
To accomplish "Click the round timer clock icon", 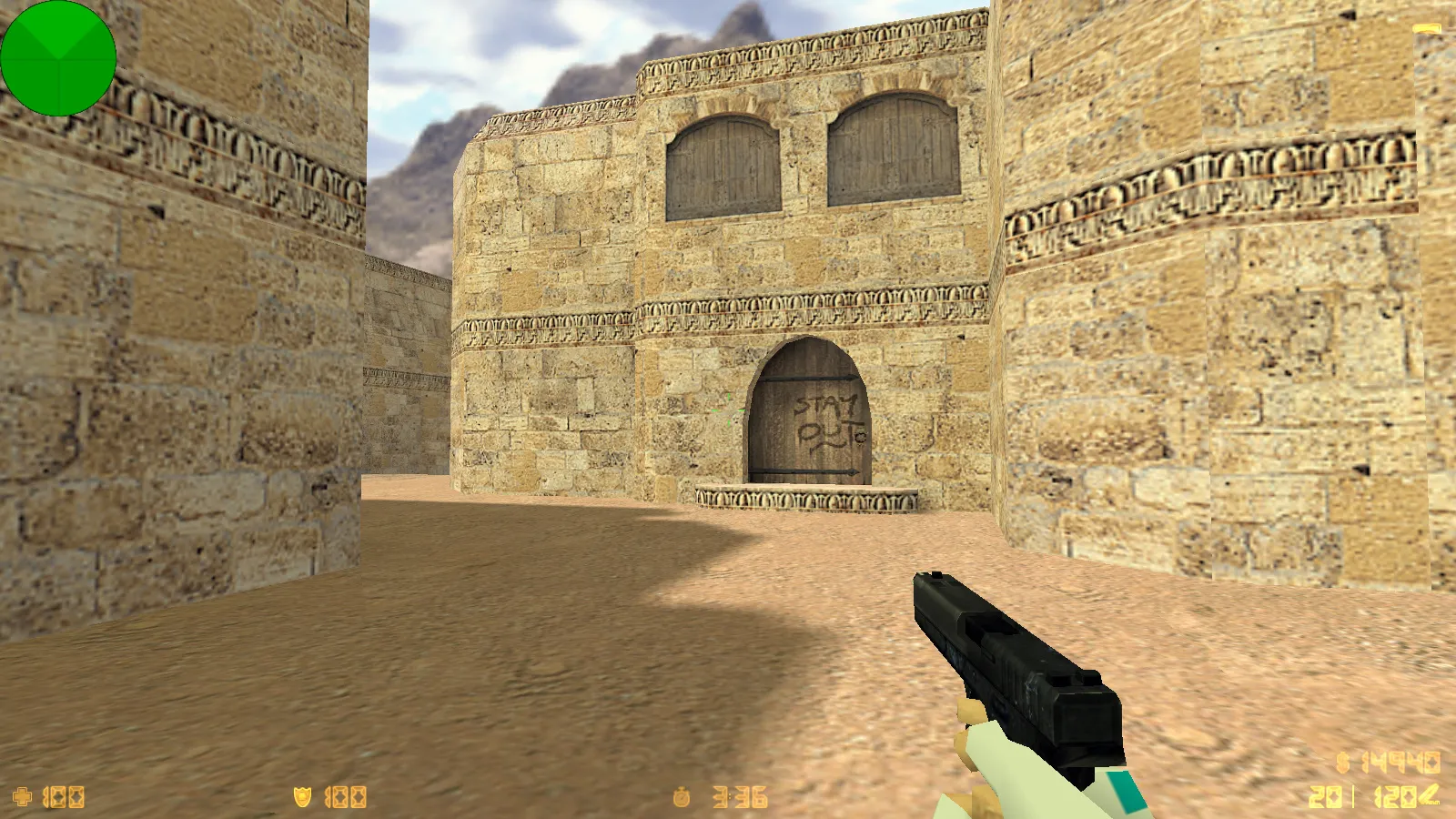I will coord(684,795).
